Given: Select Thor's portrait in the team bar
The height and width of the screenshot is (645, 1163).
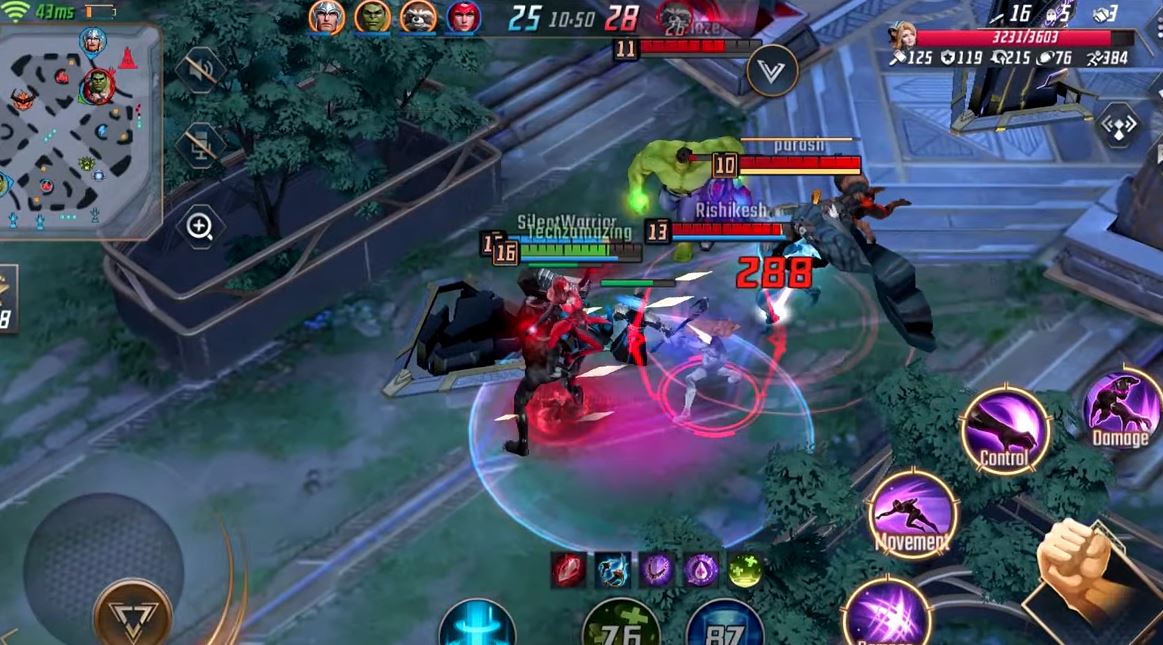Looking at the screenshot, I should 327,16.
